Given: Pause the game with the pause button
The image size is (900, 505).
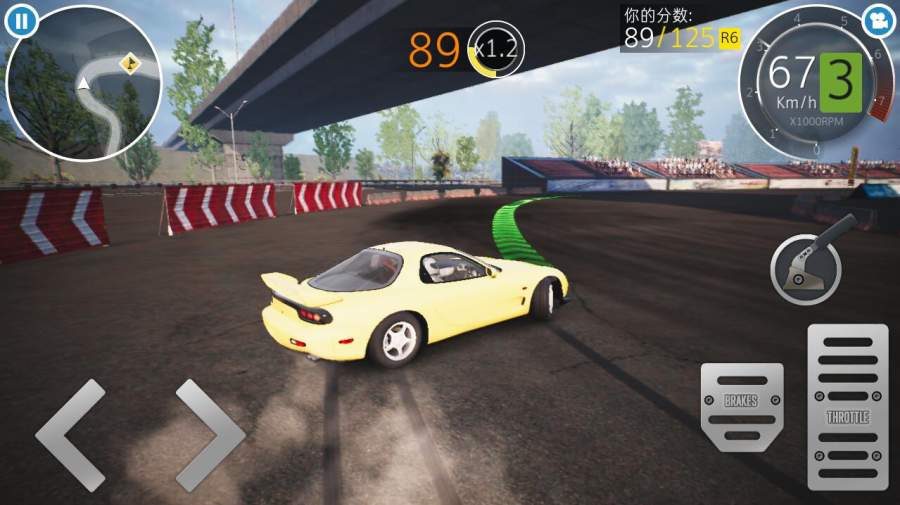Looking at the screenshot, I should coord(20,19).
